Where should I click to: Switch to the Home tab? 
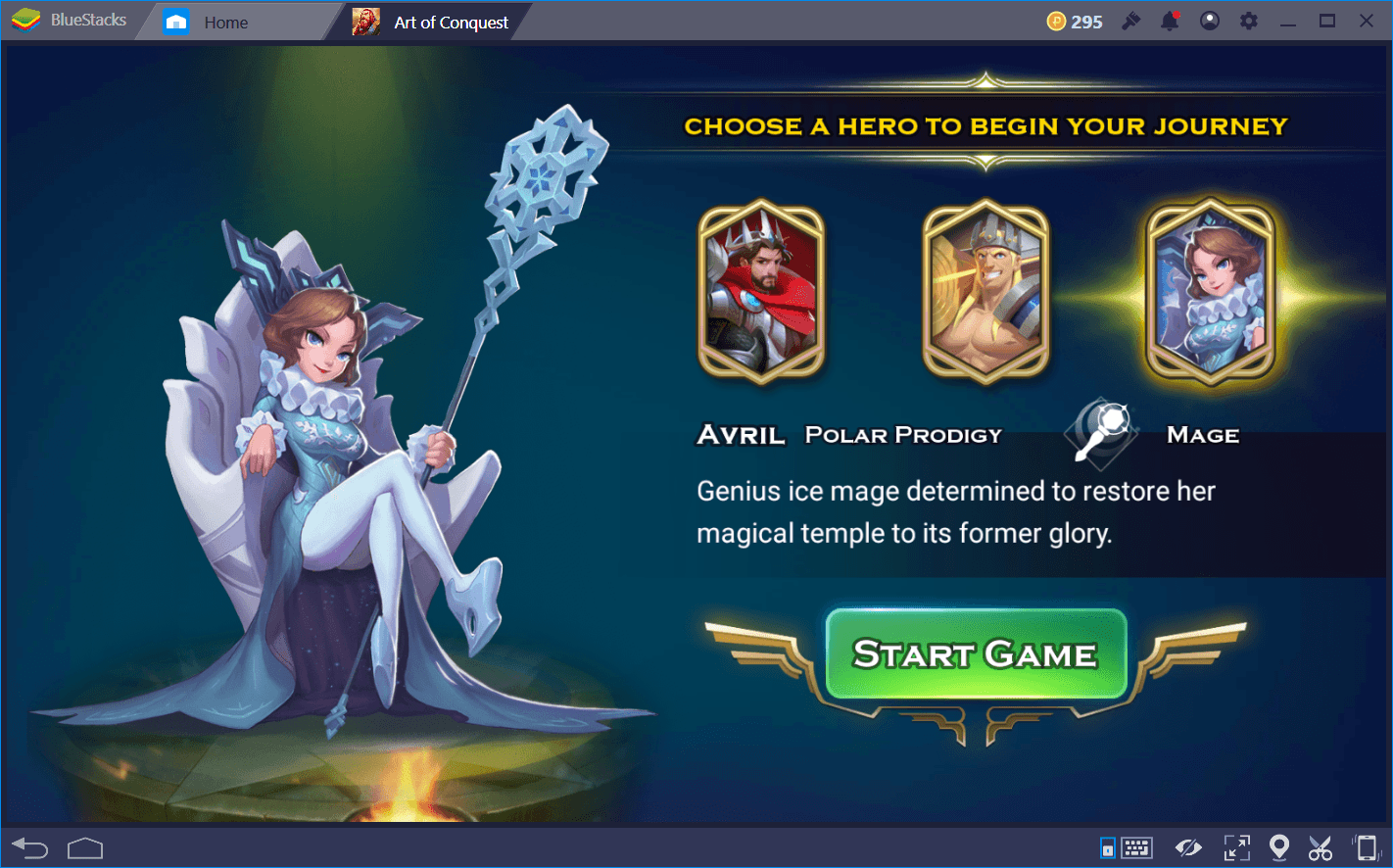[224, 20]
